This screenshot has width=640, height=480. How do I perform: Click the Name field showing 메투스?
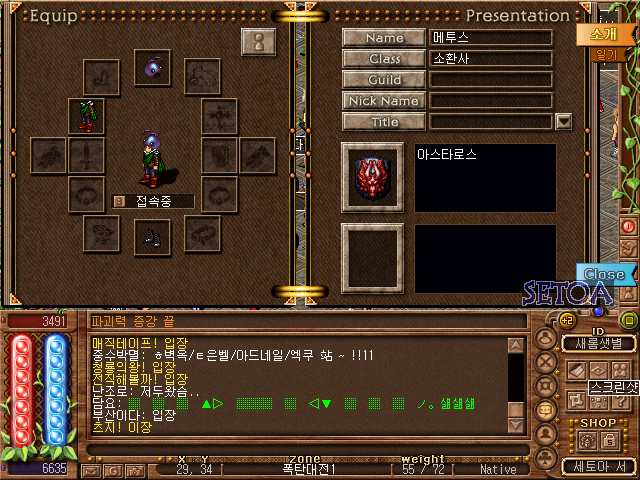click(x=491, y=38)
